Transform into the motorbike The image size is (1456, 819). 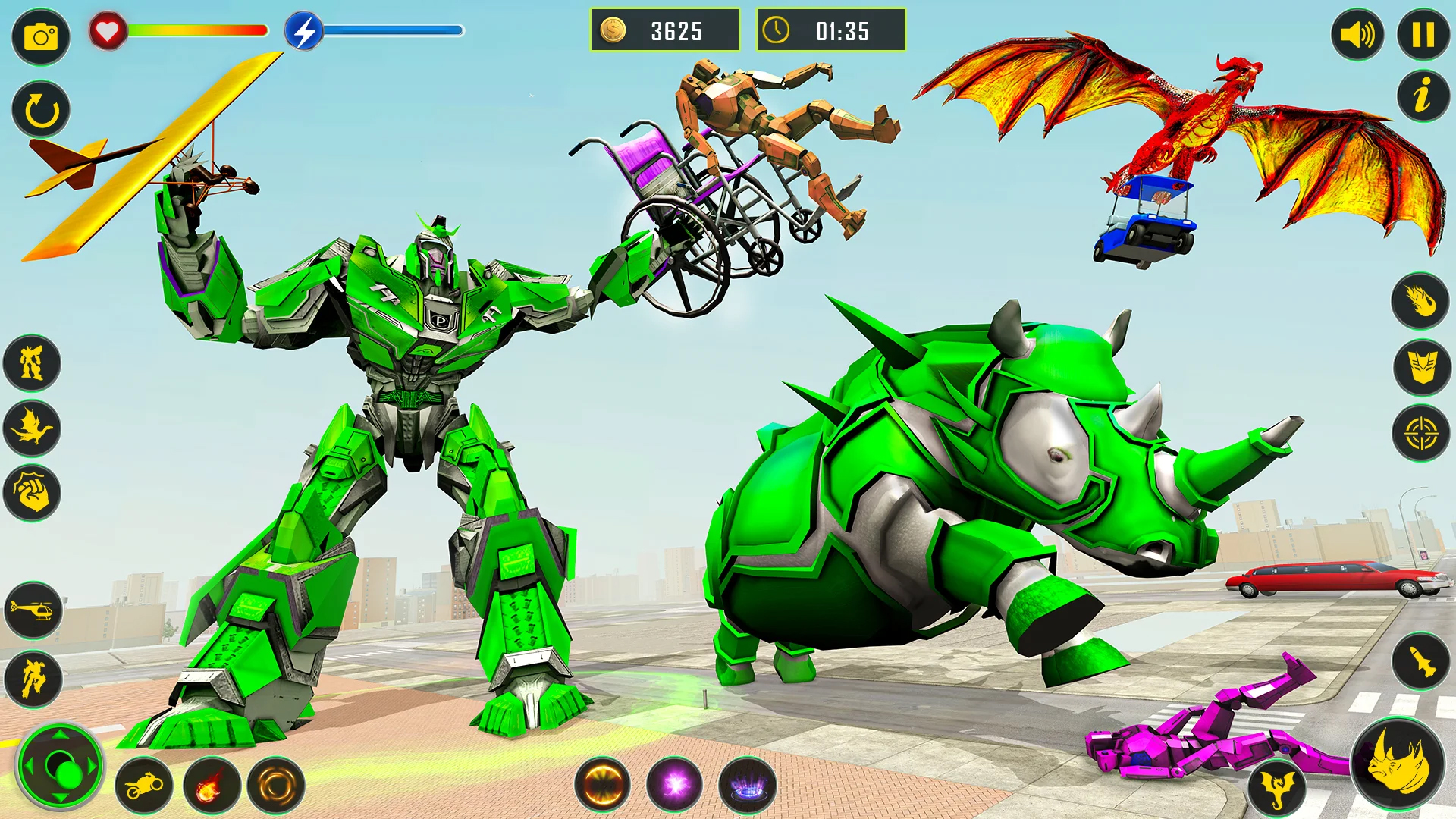point(144,786)
